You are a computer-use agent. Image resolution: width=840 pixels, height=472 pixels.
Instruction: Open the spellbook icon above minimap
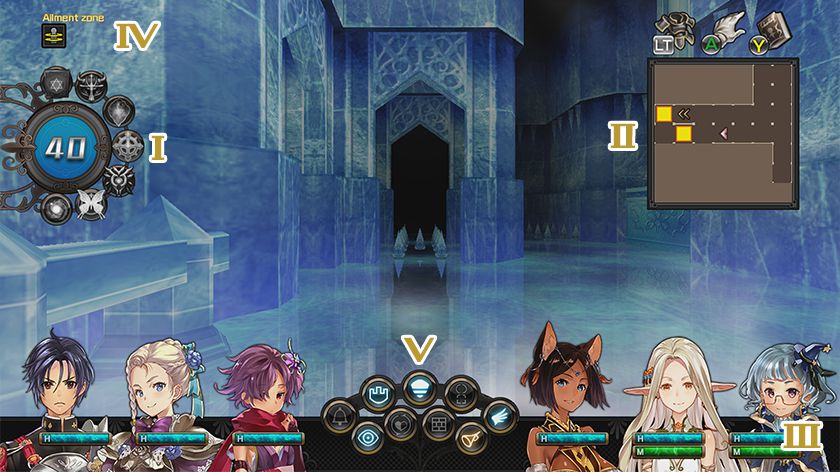tap(773, 28)
